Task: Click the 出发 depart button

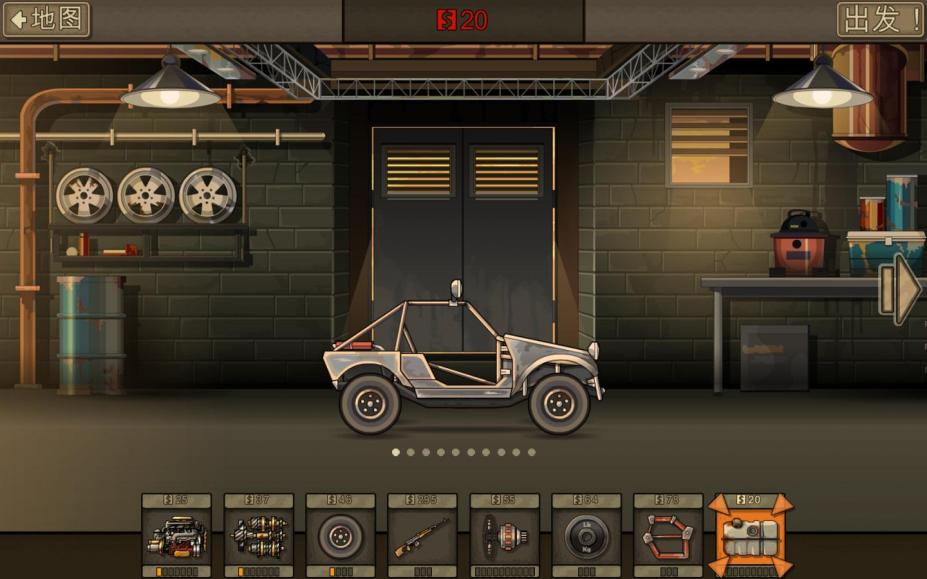Action: [x=880, y=19]
